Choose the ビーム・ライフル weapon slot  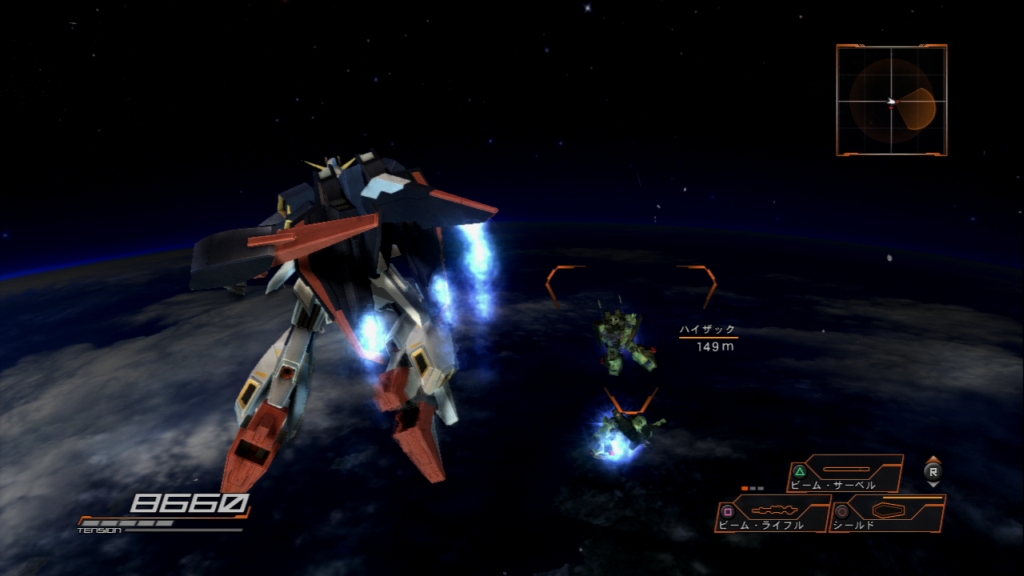click(x=772, y=513)
